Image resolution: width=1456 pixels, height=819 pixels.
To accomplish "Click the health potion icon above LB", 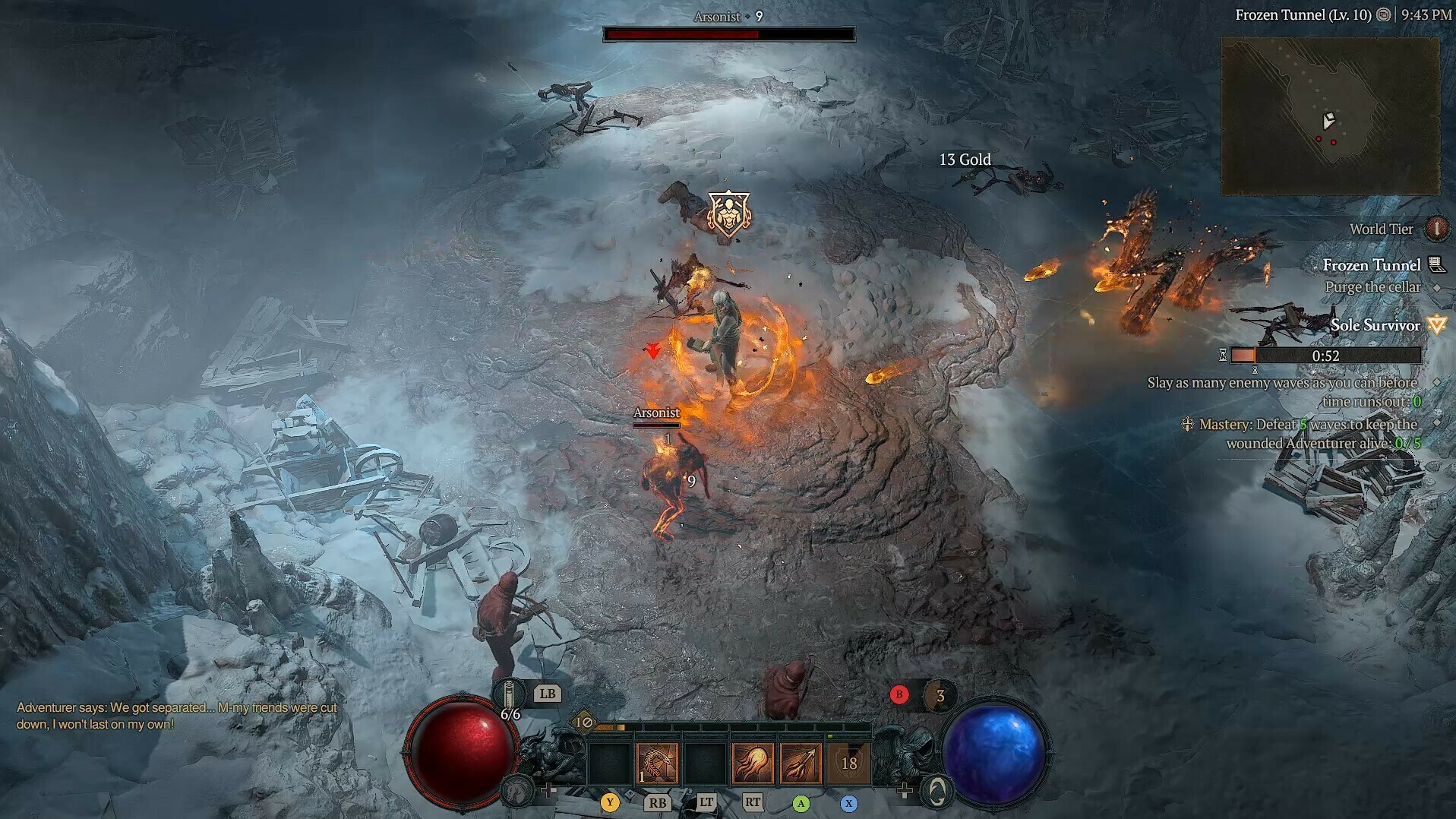I will [x=509, y=694].
